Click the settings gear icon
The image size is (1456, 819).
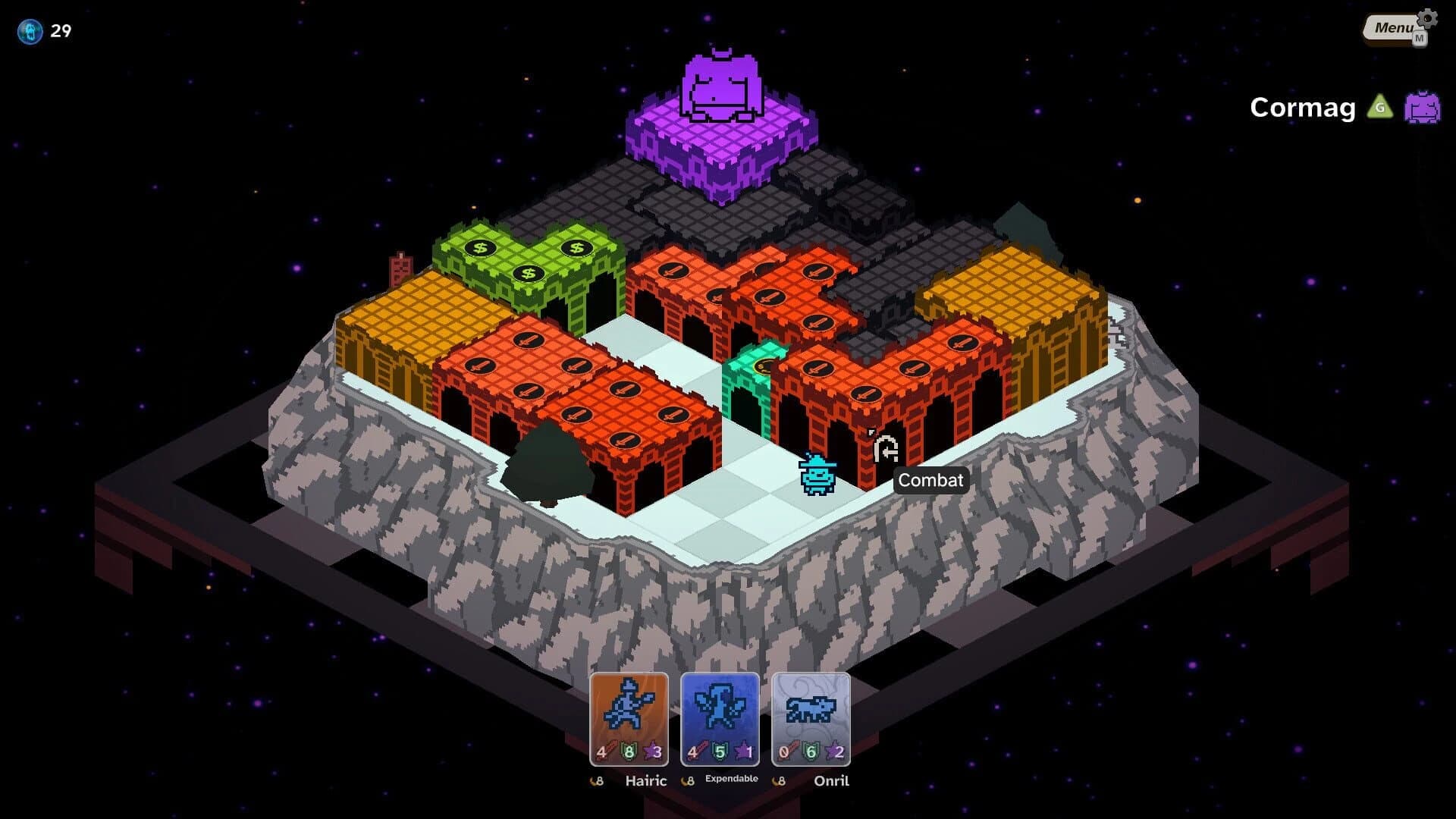(x=1426, y=19)
